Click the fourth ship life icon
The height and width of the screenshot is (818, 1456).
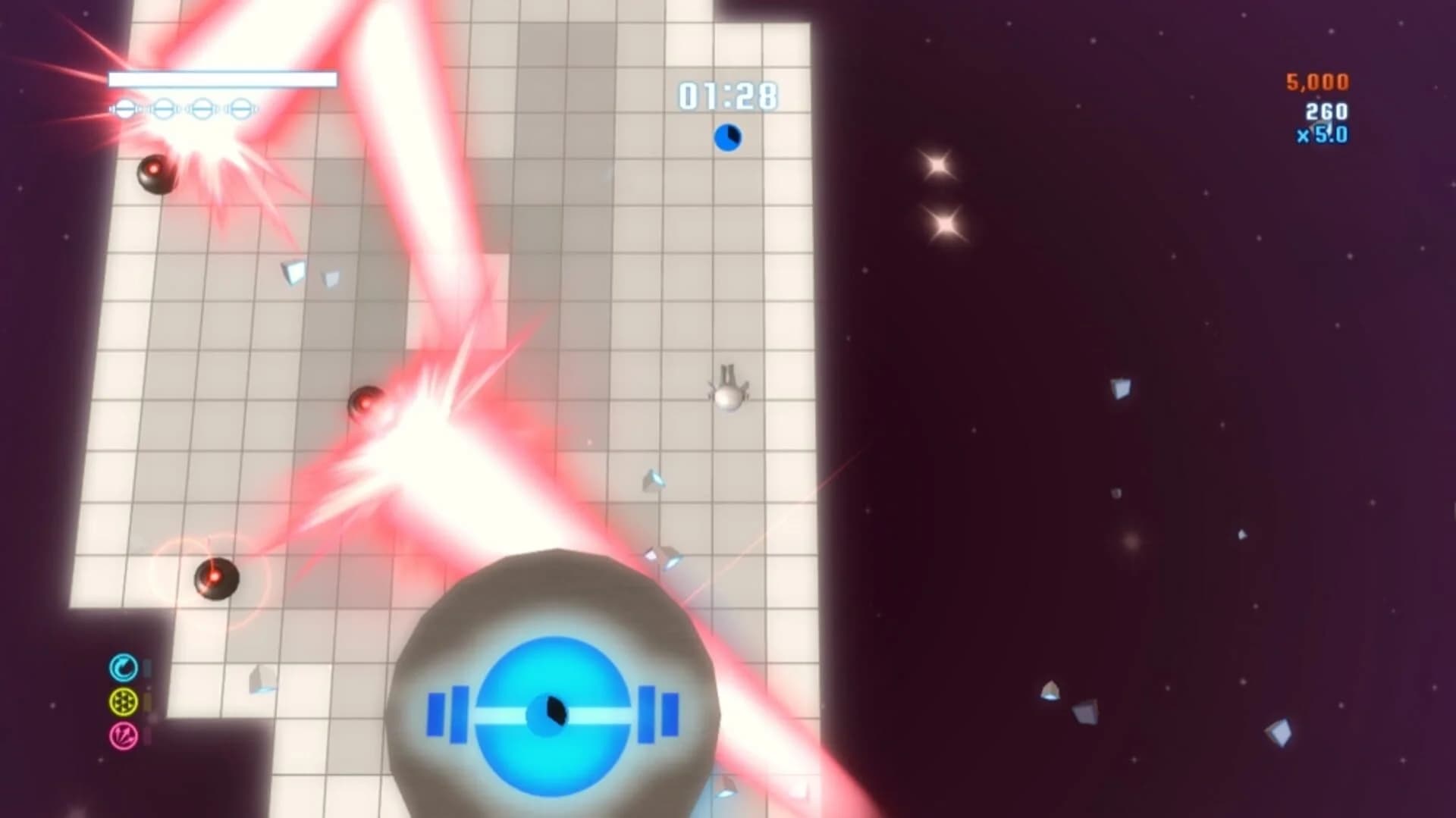click(239, 108)
